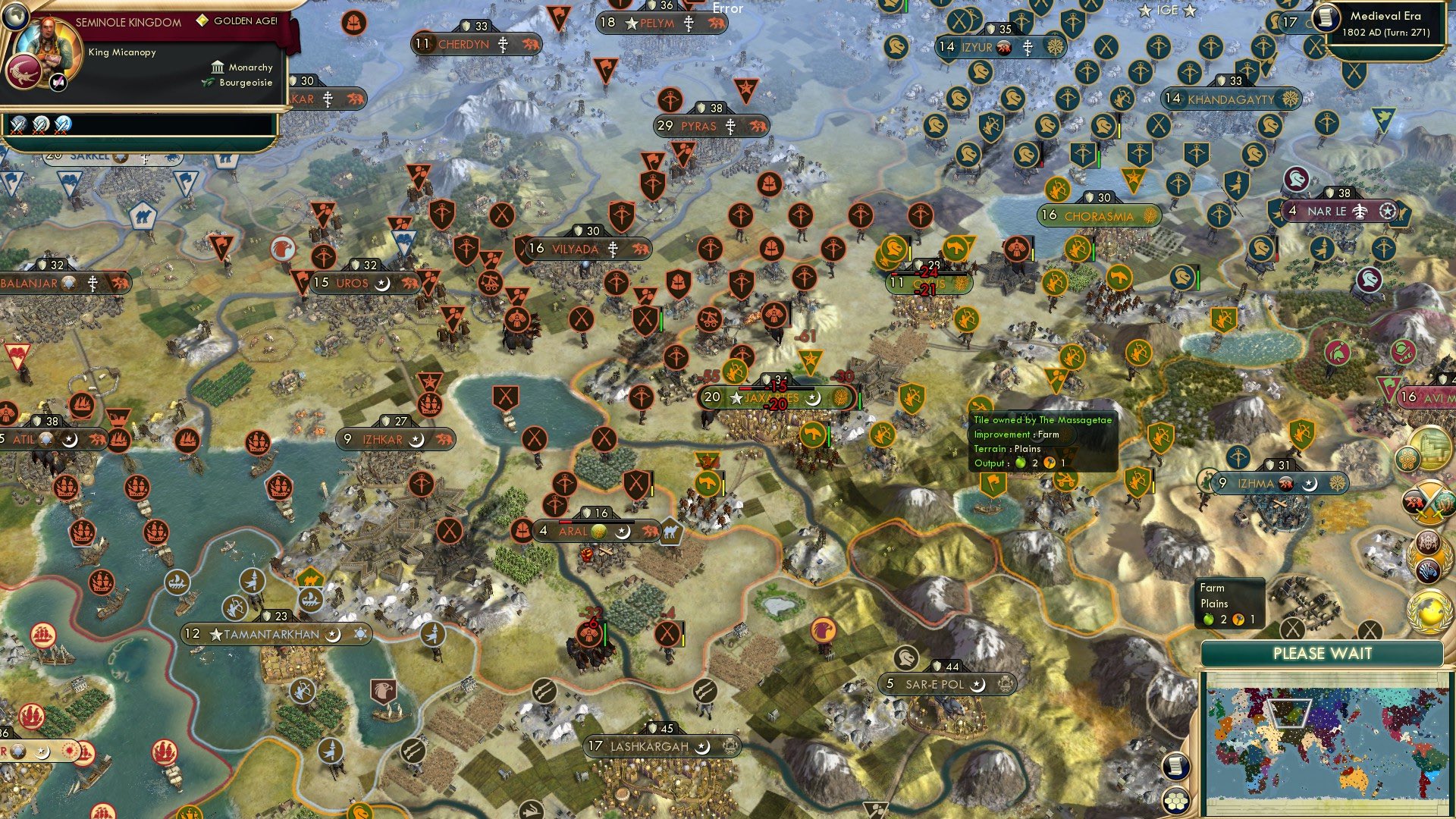The width and height of the screenshot is (1456, 819).
Task: Select the first damaged Frigate in the unit panel
Action: click(19, 122)
